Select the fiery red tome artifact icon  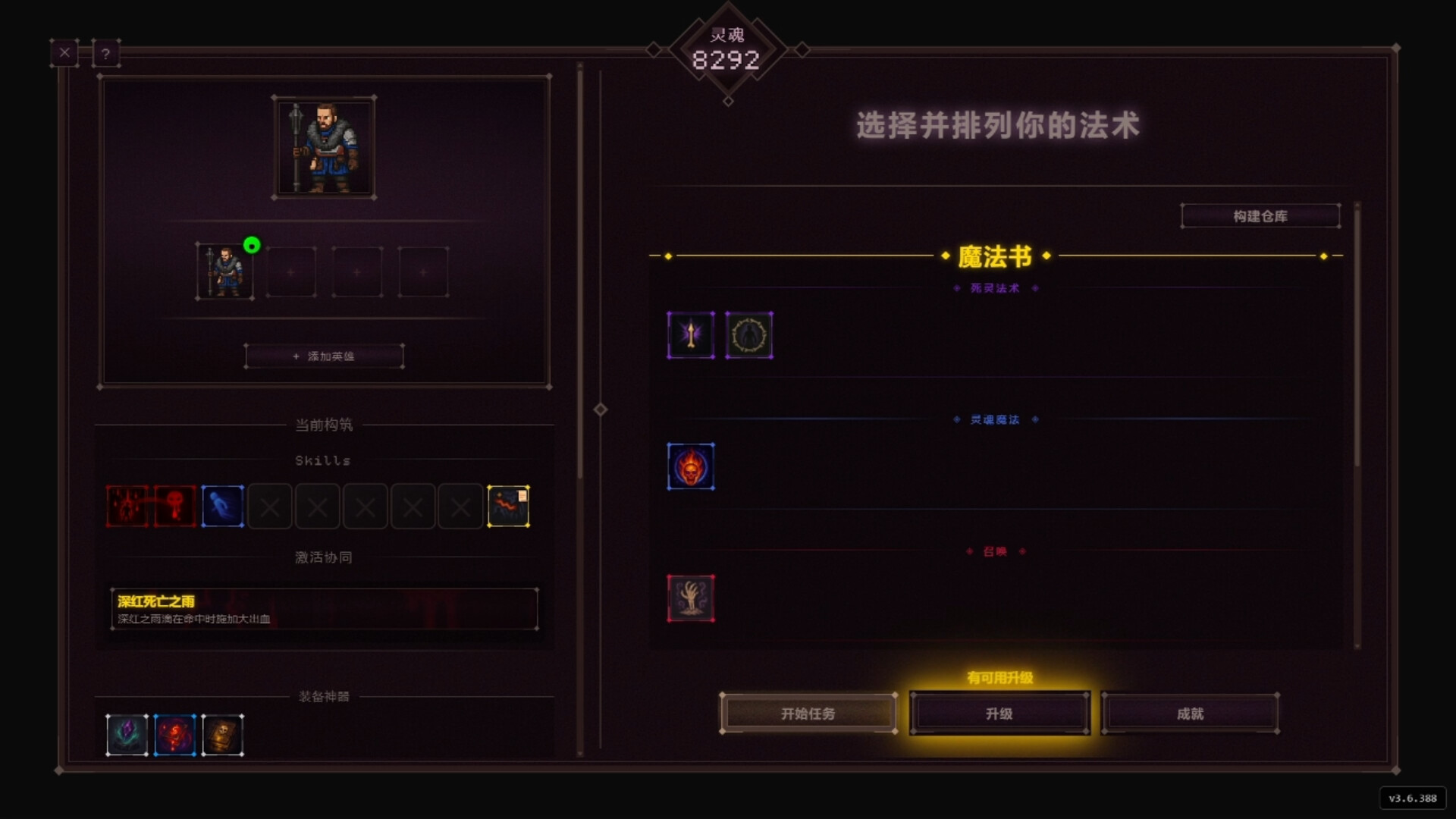pyautogui.click(x=174, y=734)
